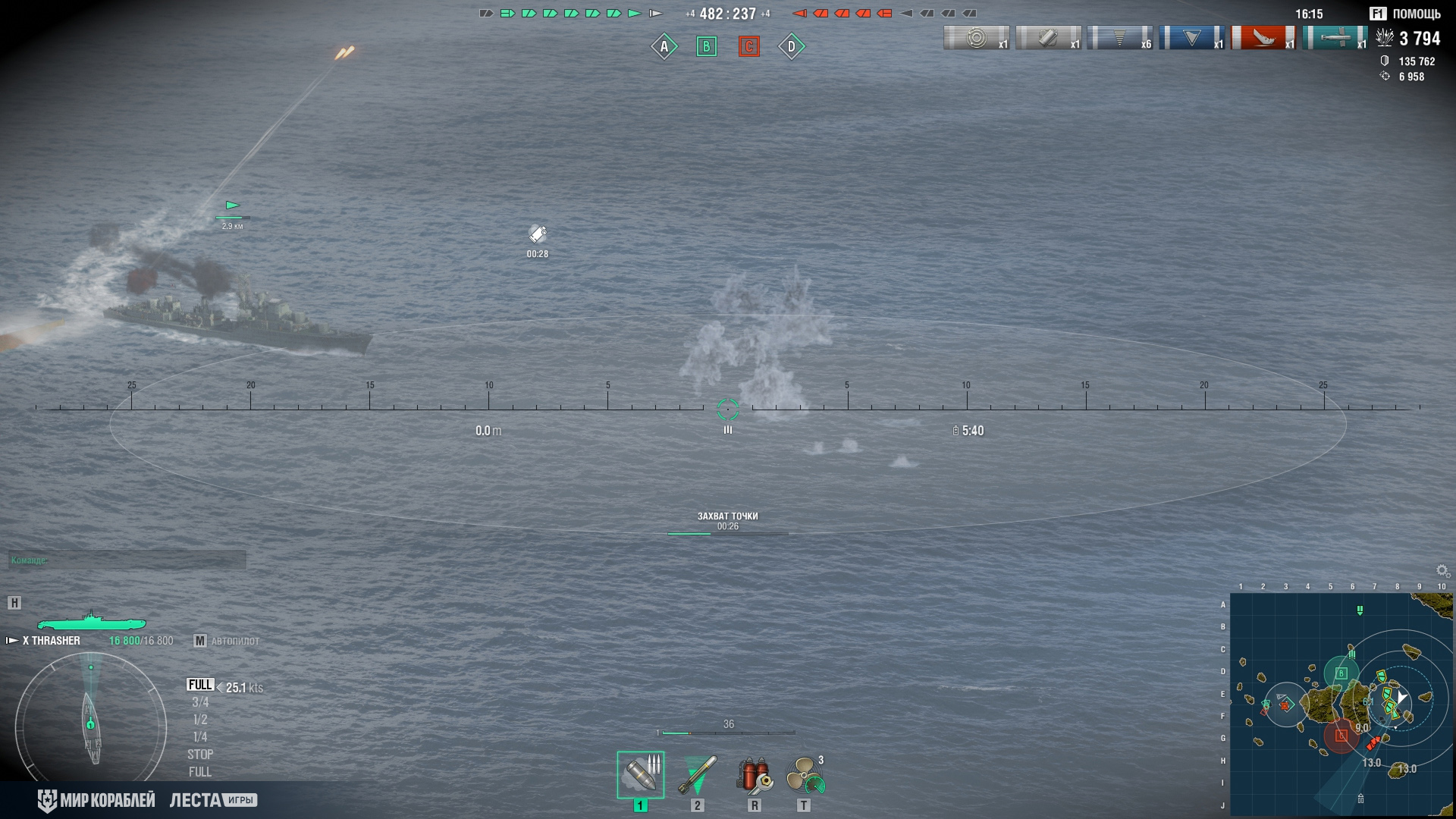Set engine telegraph to 1/2 speed
The width and height of the screenshot is (1456, 819).
pos(200,720)
